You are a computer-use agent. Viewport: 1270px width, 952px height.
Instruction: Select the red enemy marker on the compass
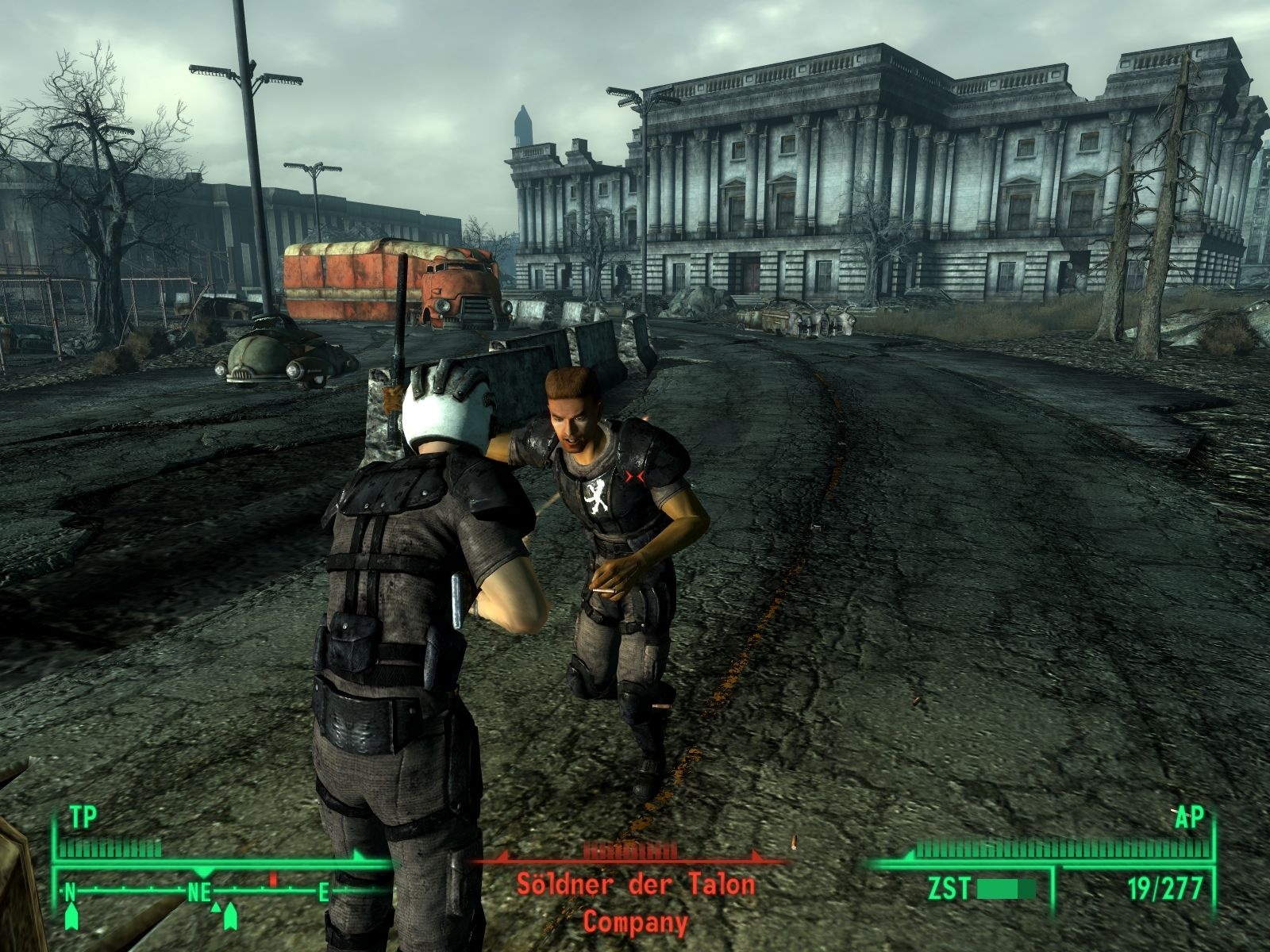272,879
